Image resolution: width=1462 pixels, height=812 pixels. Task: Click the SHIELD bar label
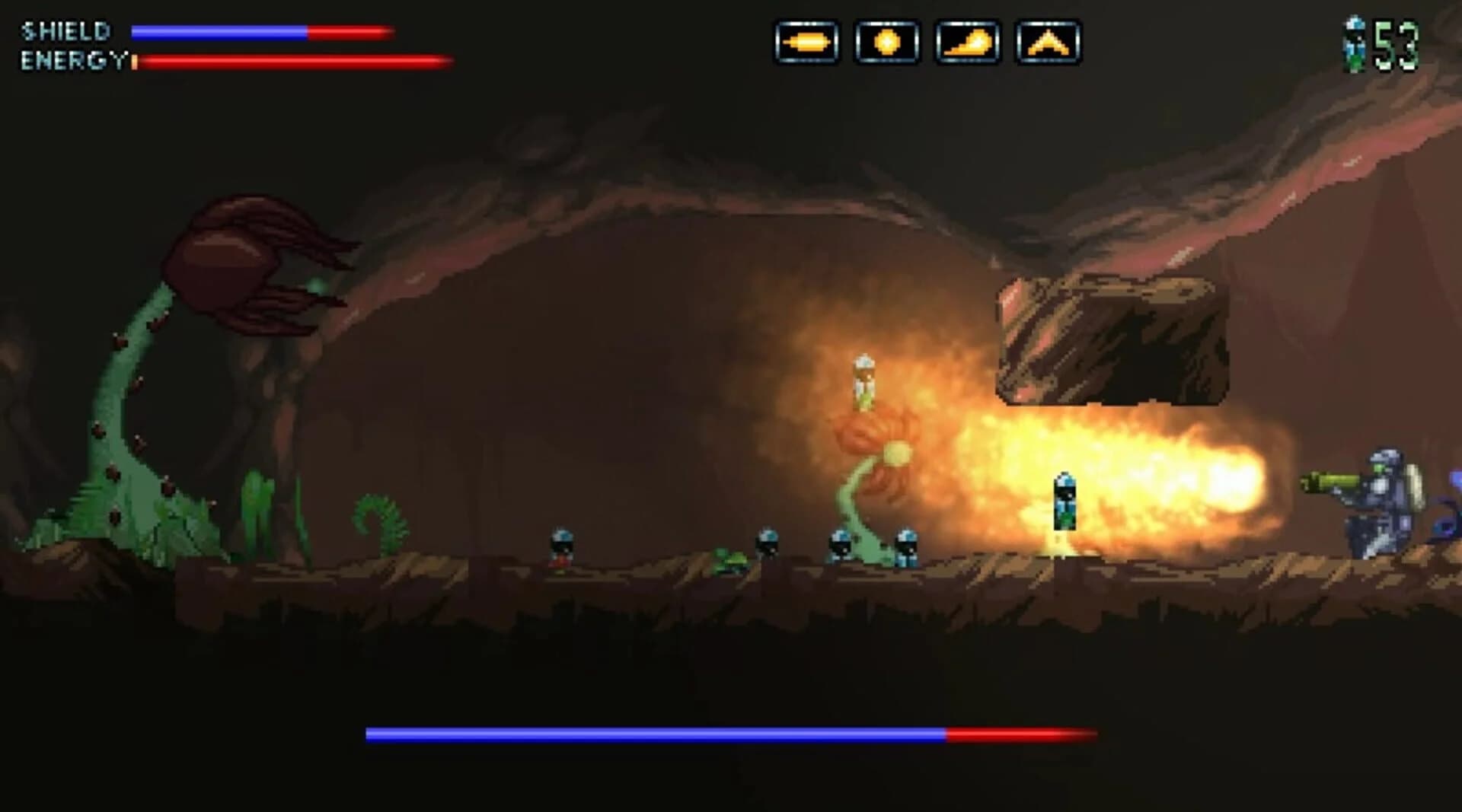click(x=65, y=32)
